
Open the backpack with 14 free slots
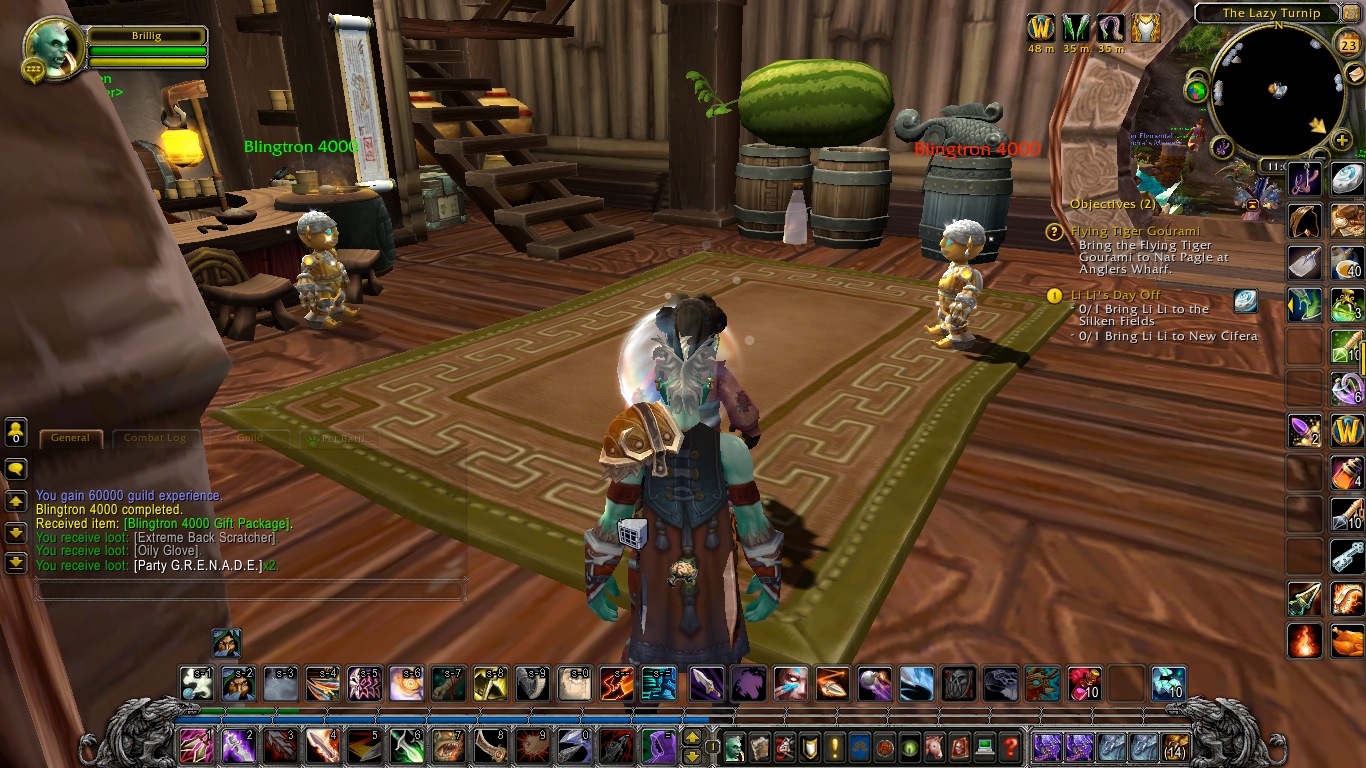click(1174, 747)
